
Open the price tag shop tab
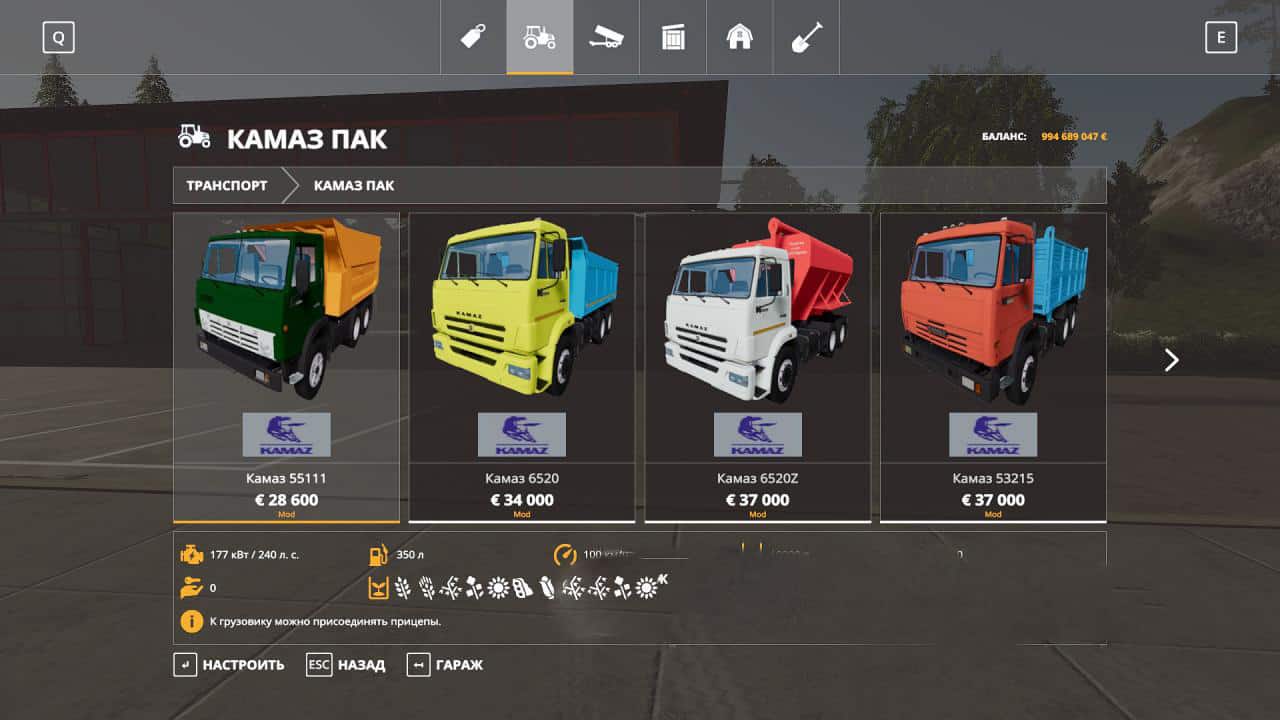473,37
